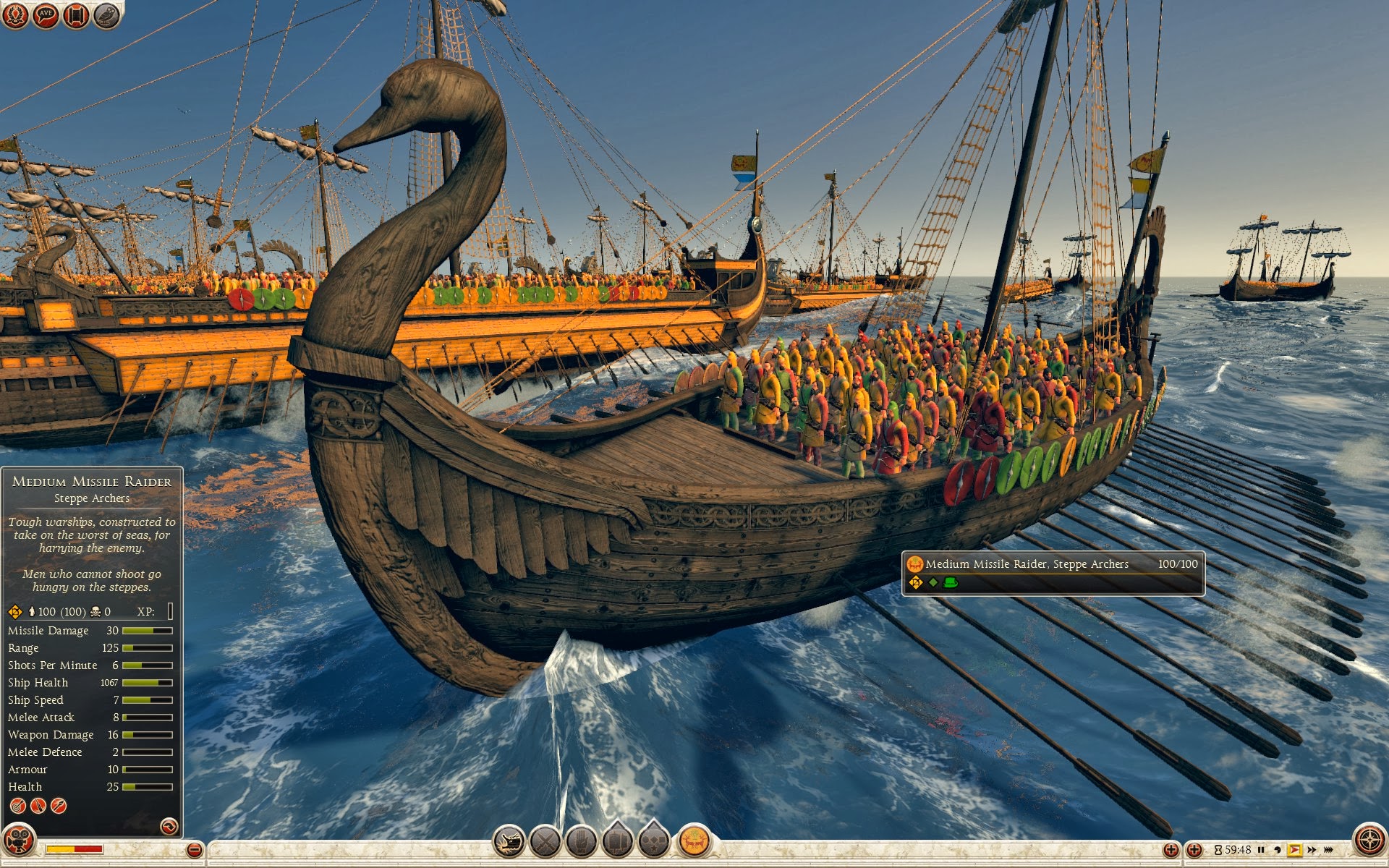Select the Medium Missile Raider unit banner
Screen dimensions: 1389x868
tap(1053, 573)
